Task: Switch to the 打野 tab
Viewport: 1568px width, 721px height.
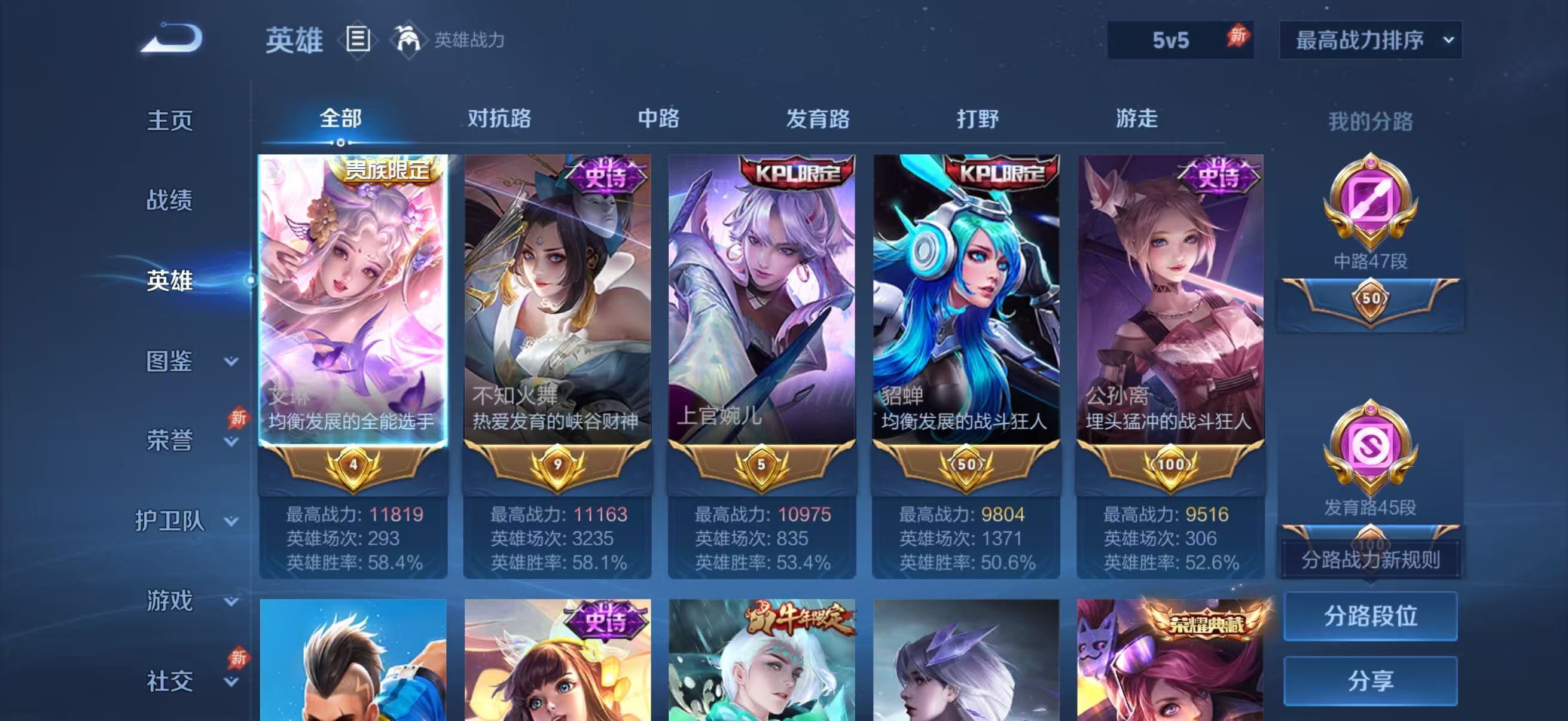Action: point(978,119)
